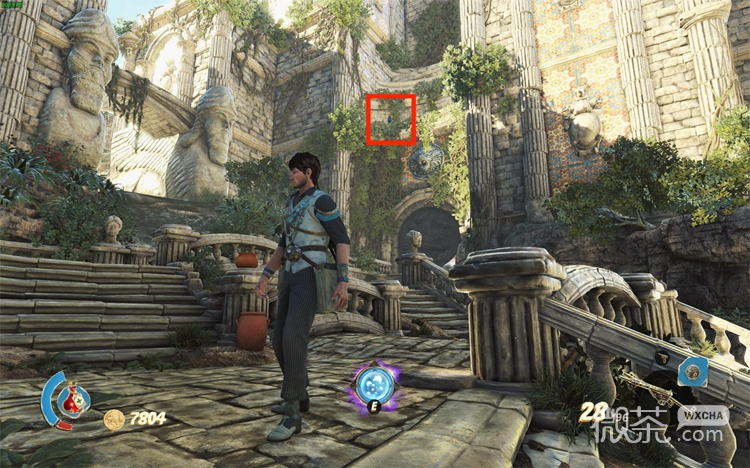Choose the blue hexagon gadget icon

pyautogui.click(x=692, y=372)
